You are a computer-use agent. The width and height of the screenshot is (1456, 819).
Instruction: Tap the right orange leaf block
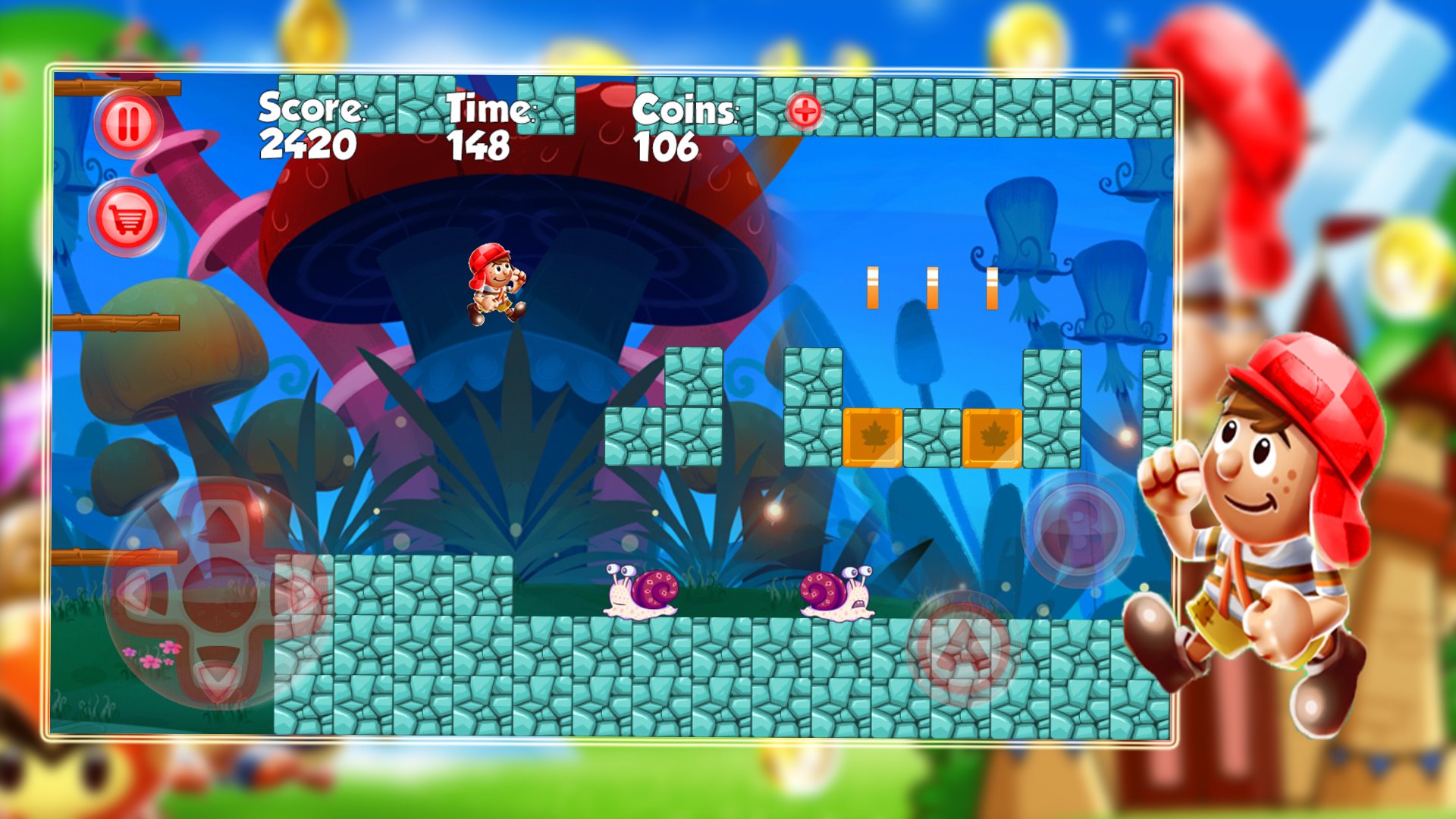[x=993, y=437]
